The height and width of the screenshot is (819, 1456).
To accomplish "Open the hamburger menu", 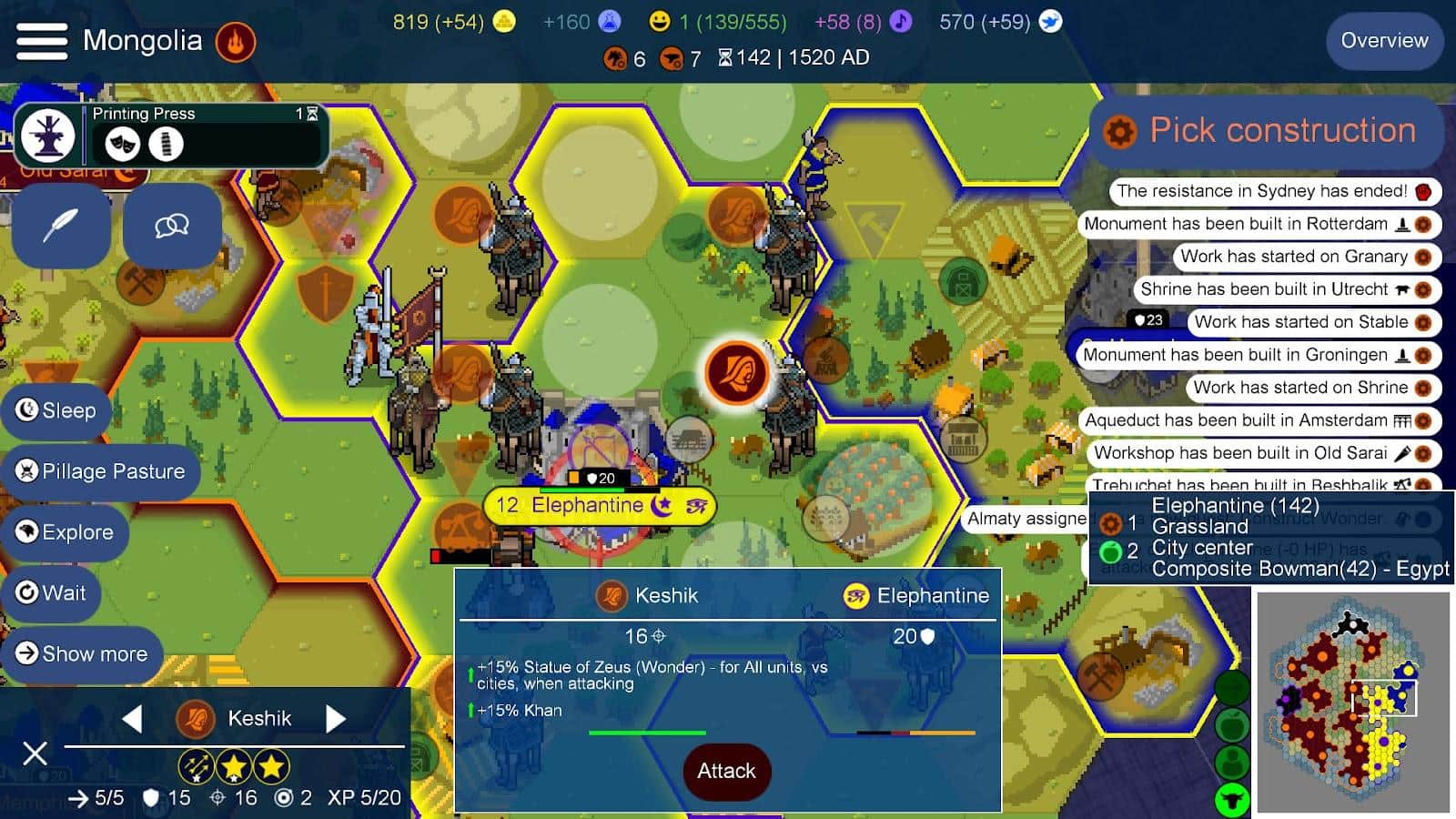I will (41, 41).
